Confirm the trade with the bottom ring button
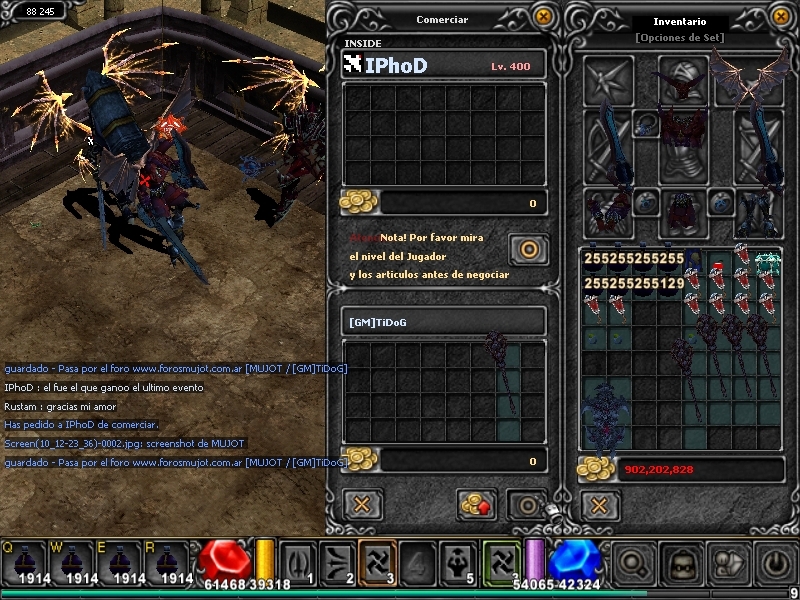Screen dimensions: 800x600 pyautogui.click(x=526, y=504)
